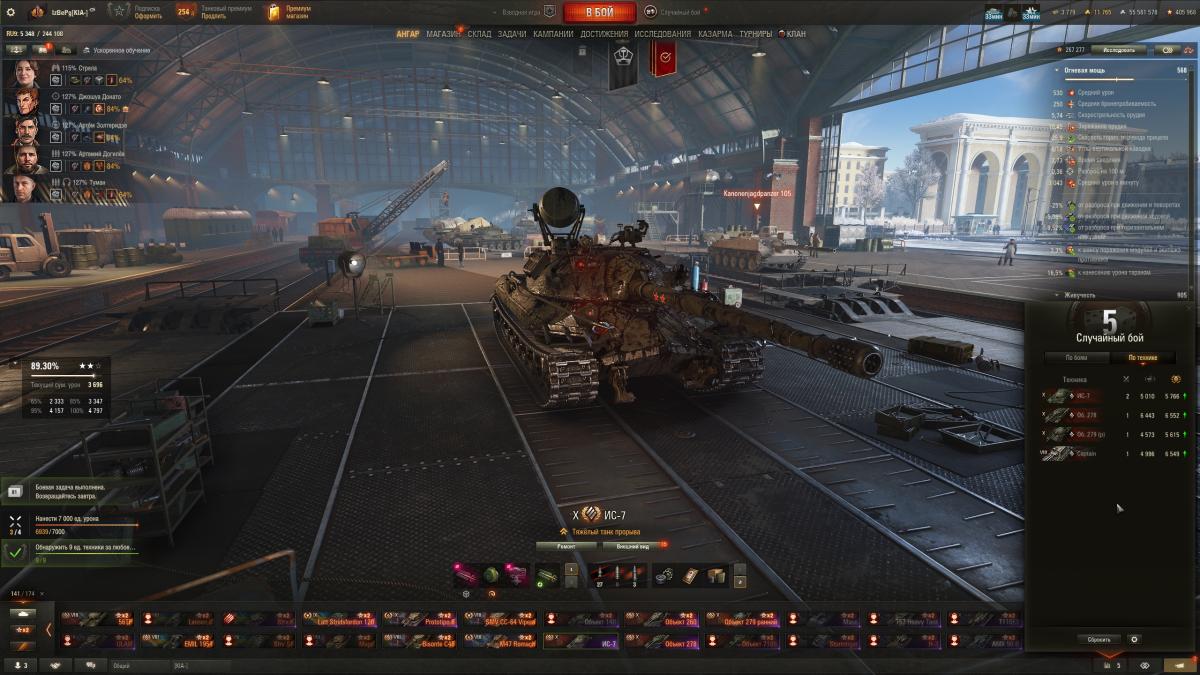Image resolution: width=1200 pixels, height=675 pixels.
Task: Click the Исследовать research button
Action: [1118, 49]
